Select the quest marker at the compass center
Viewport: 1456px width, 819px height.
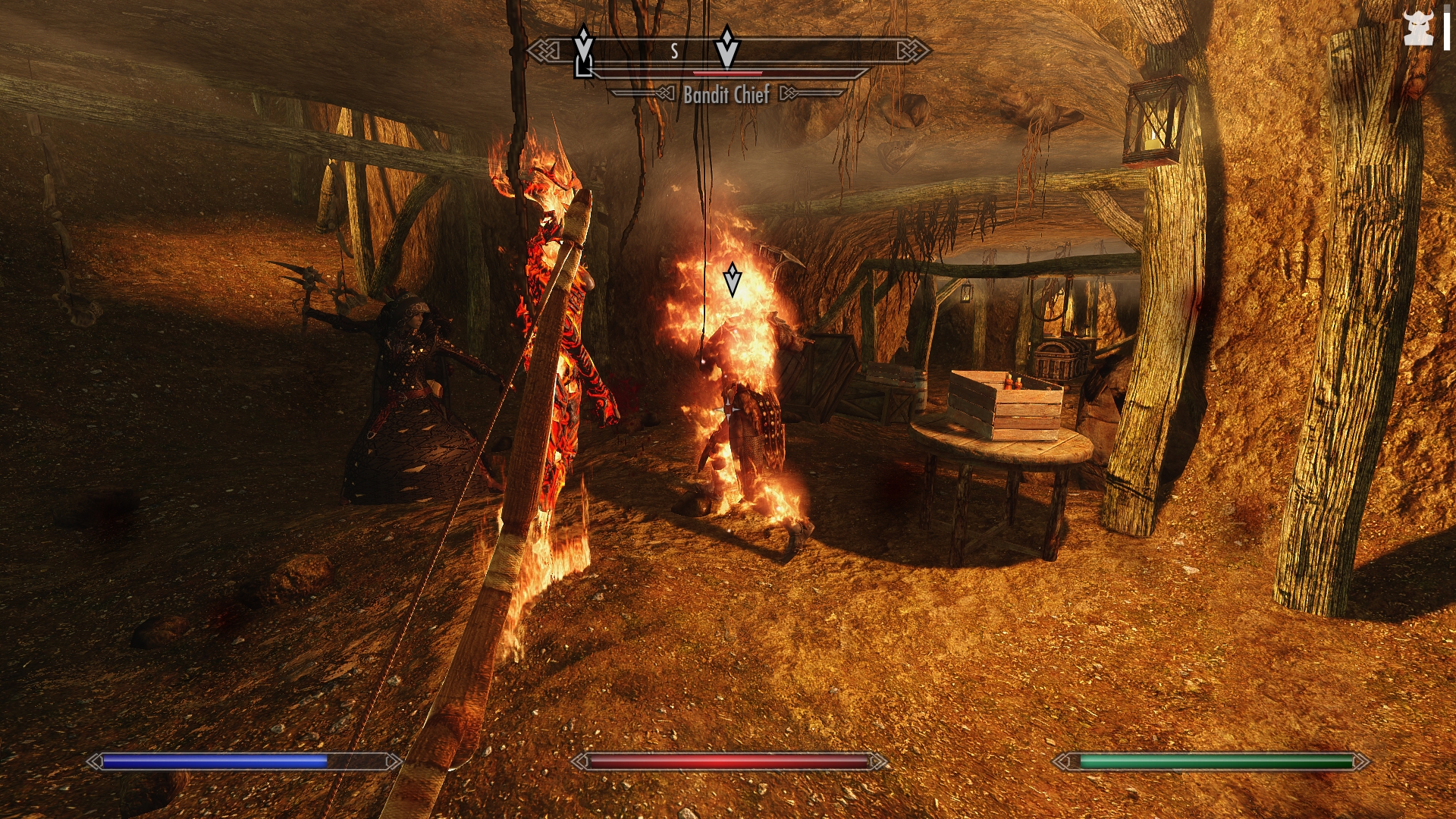(726, 47)
